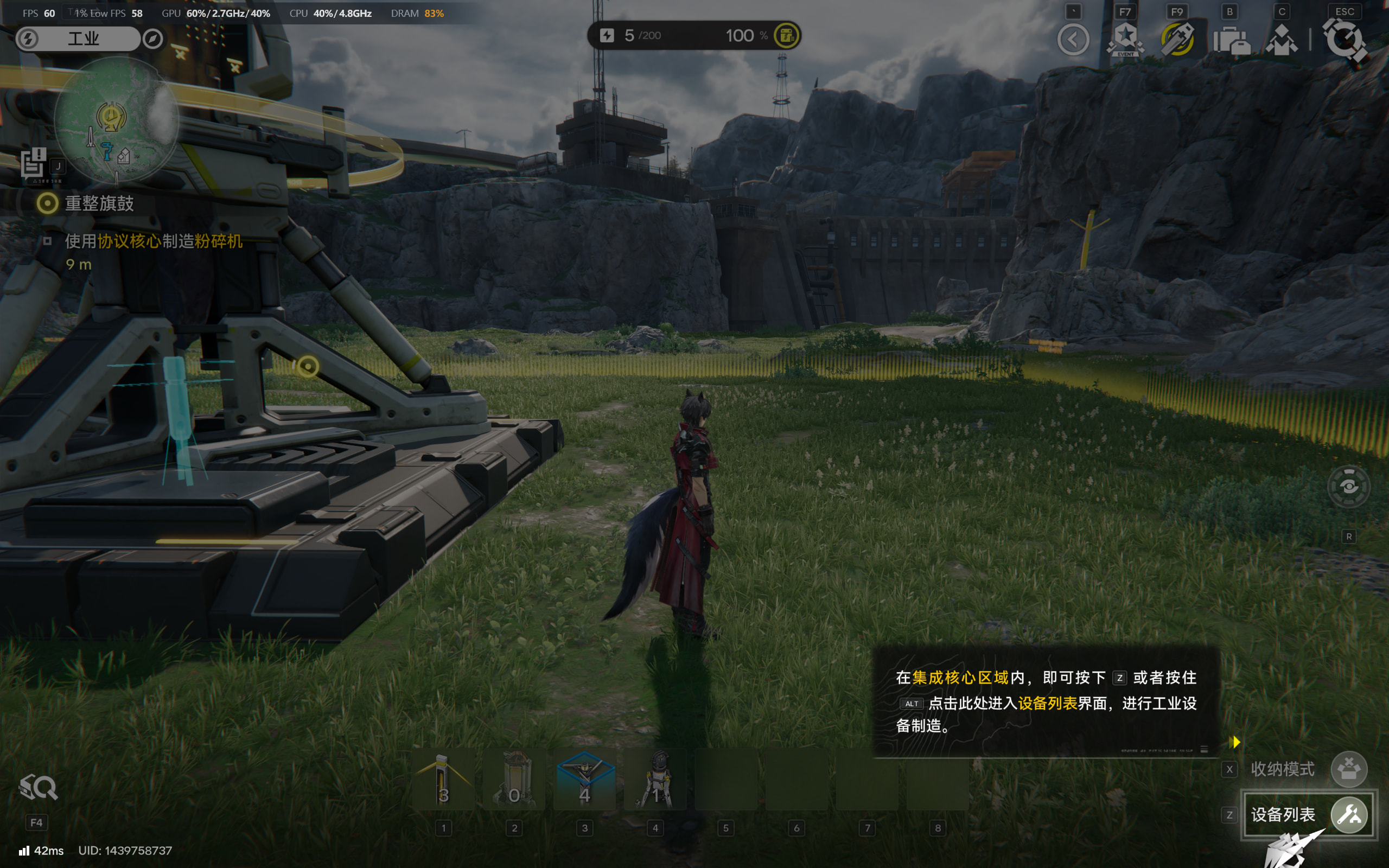Click the compass icon beside 工业

pos(152,39)
